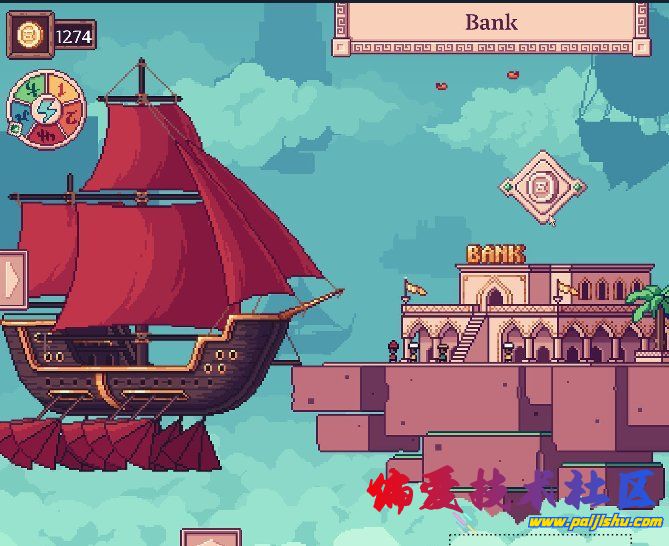Click the Bank title banner
The height and width of the screenshot is (546, 669).
click(492, 24)
